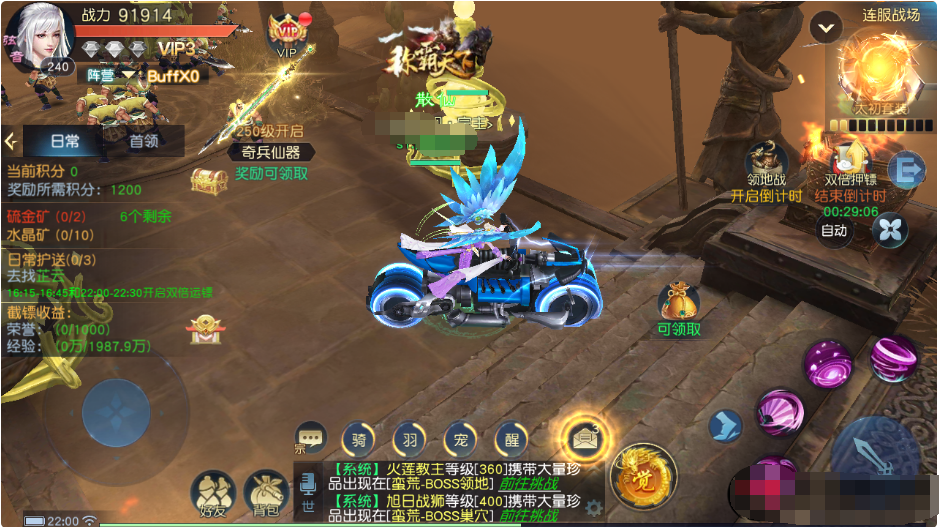The width and height of the screenshot is (939, 527).
Task: Toggle 自动 auto-battle button
Action: point(834,231)
